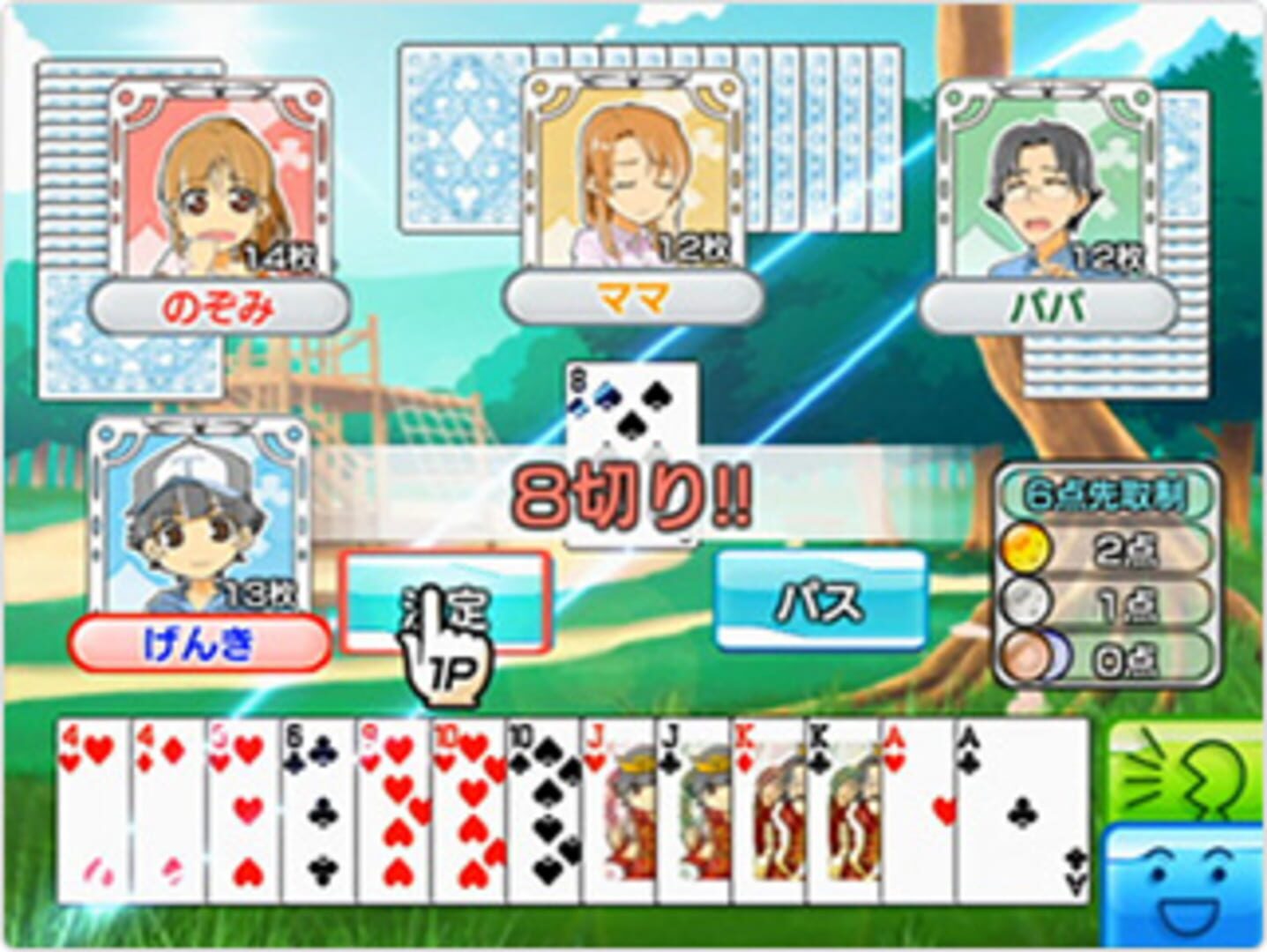Click the played 8 of spades card
1267x952 pixels.
[630, 414]
